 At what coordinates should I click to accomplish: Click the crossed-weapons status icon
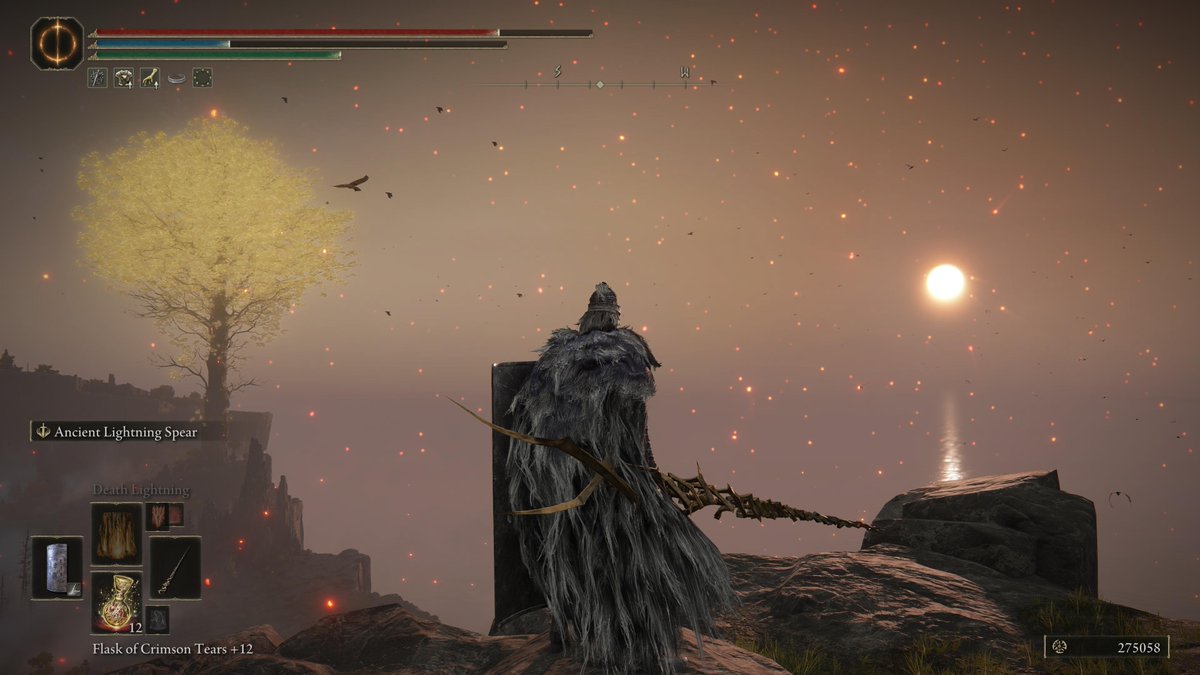click(x=98, y=78)
